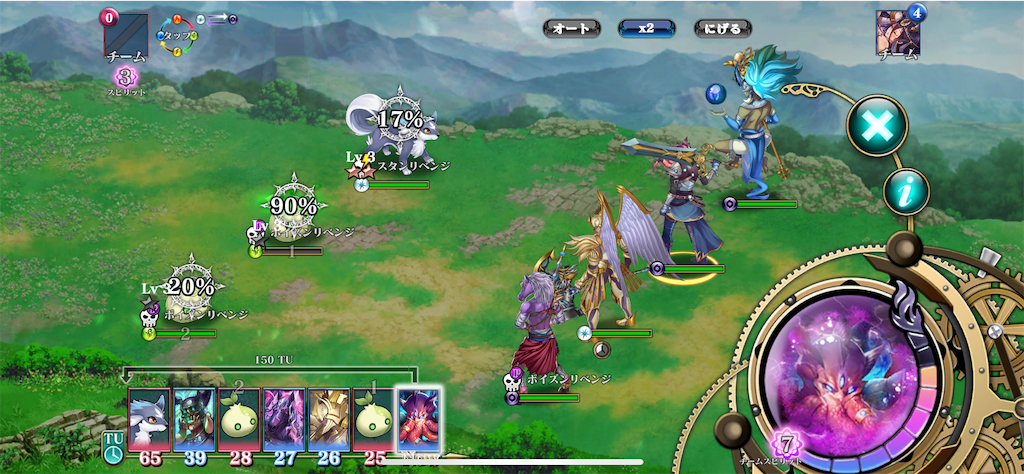Image resolution: width=1024 pixels, height=474 pixels.
Task: Show the element tap affinity wheel
Action: tap(180, 35)
